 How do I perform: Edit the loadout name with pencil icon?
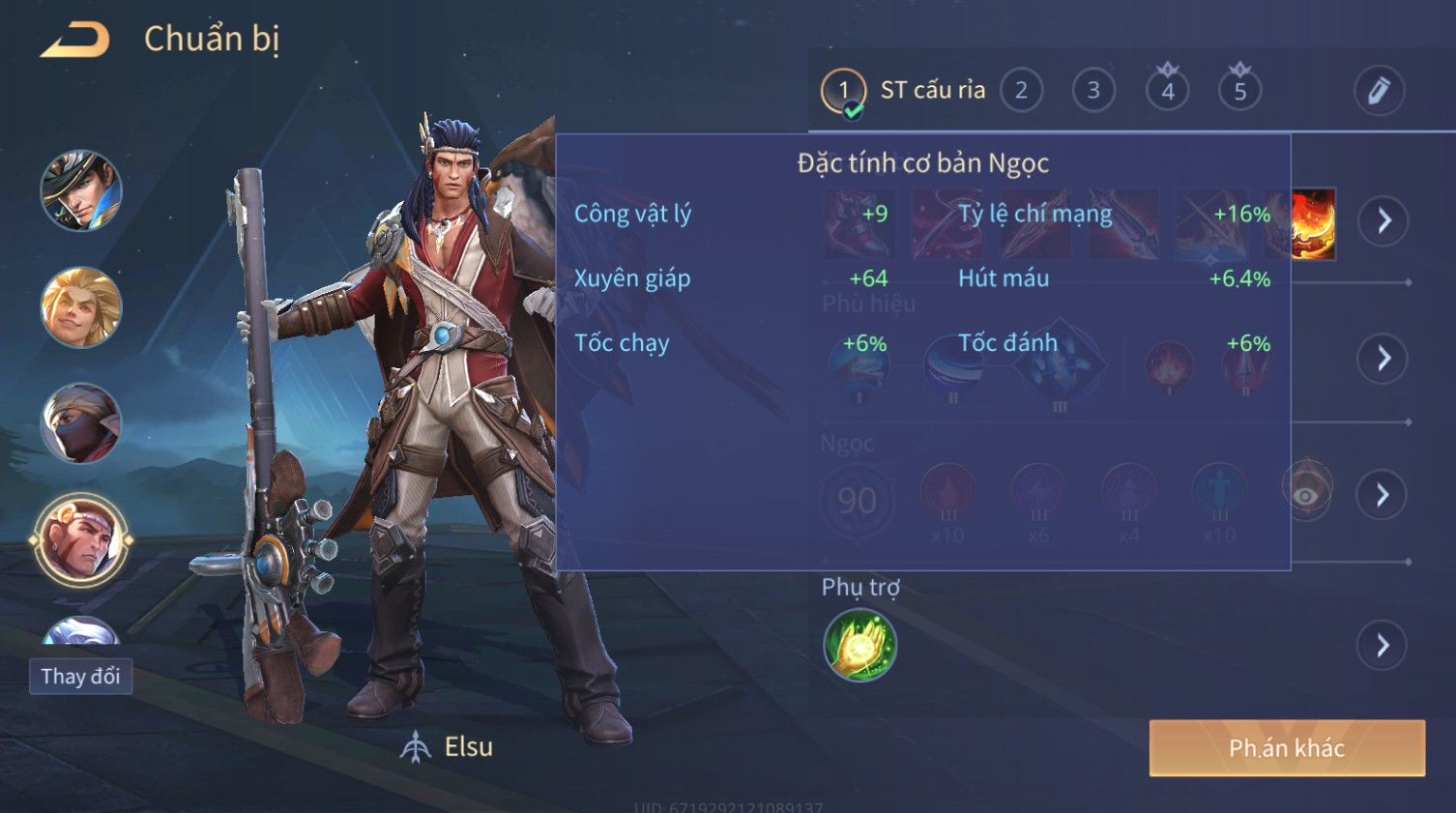coord(1378,91)
